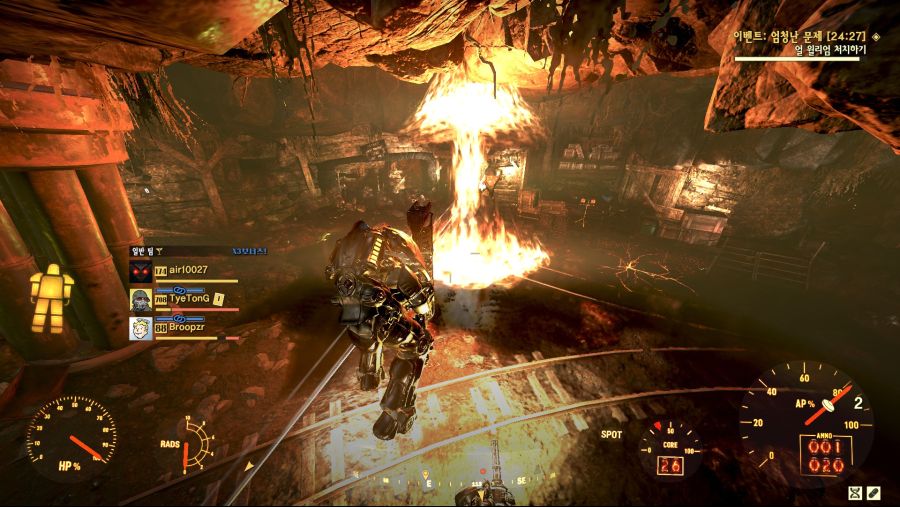
Task: Choose Broopzr's row in the team panel
Action: click(x=193, y=327)
